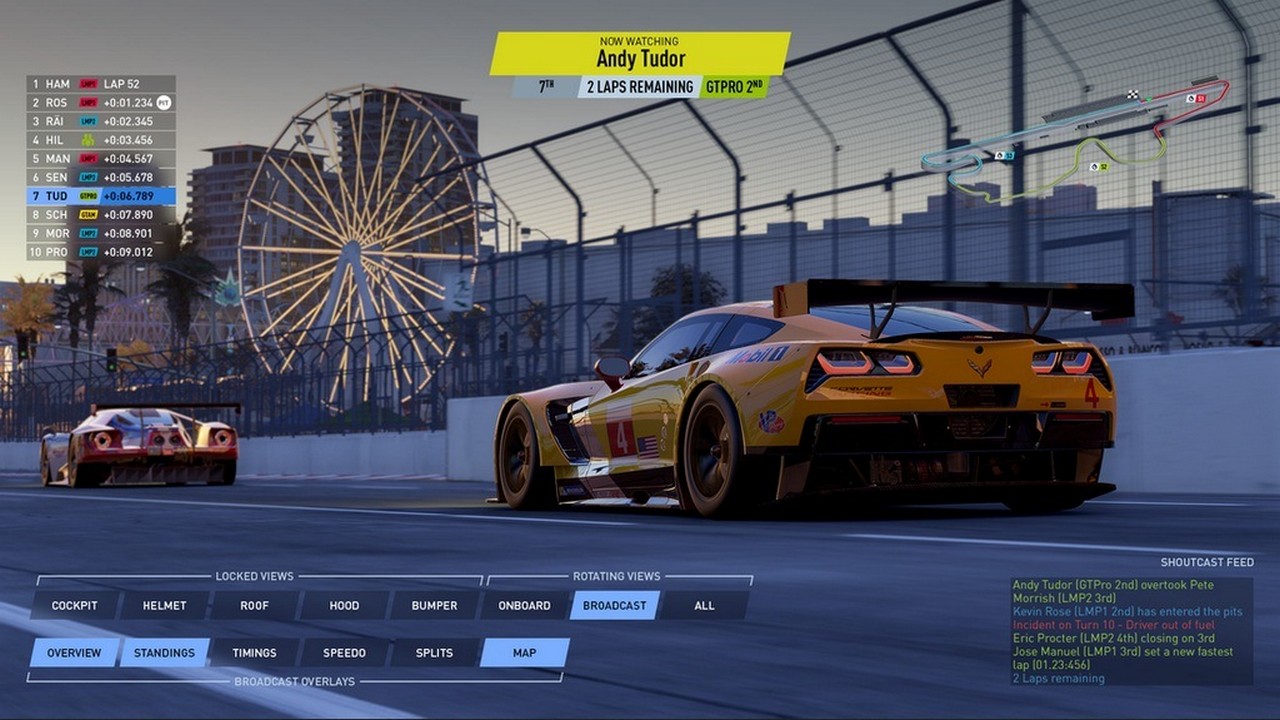This screenshot has width=1280, height=720.
Task: Click the track map overlay
Action: [1074, 140]
